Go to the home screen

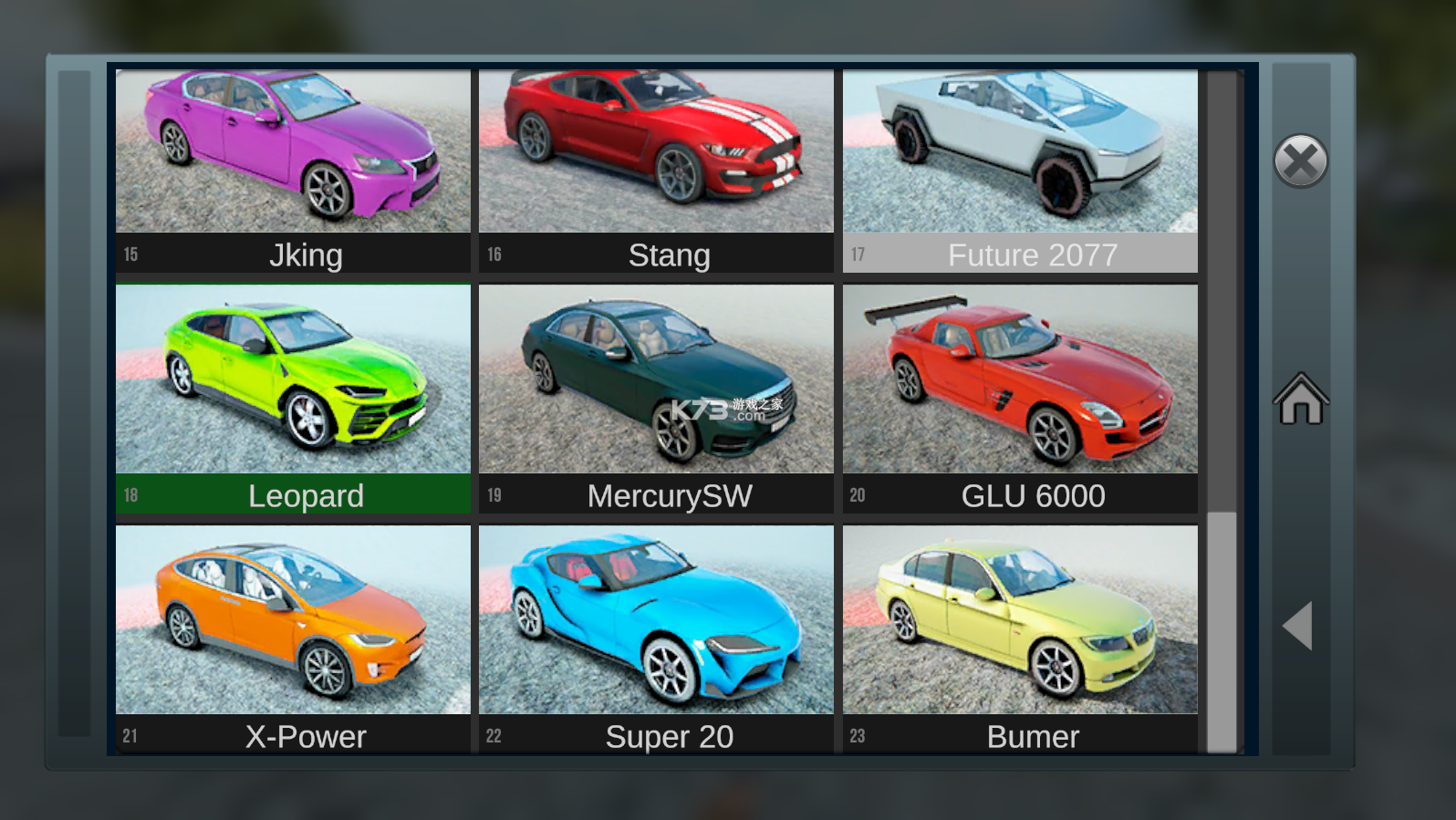[1301, 399]
